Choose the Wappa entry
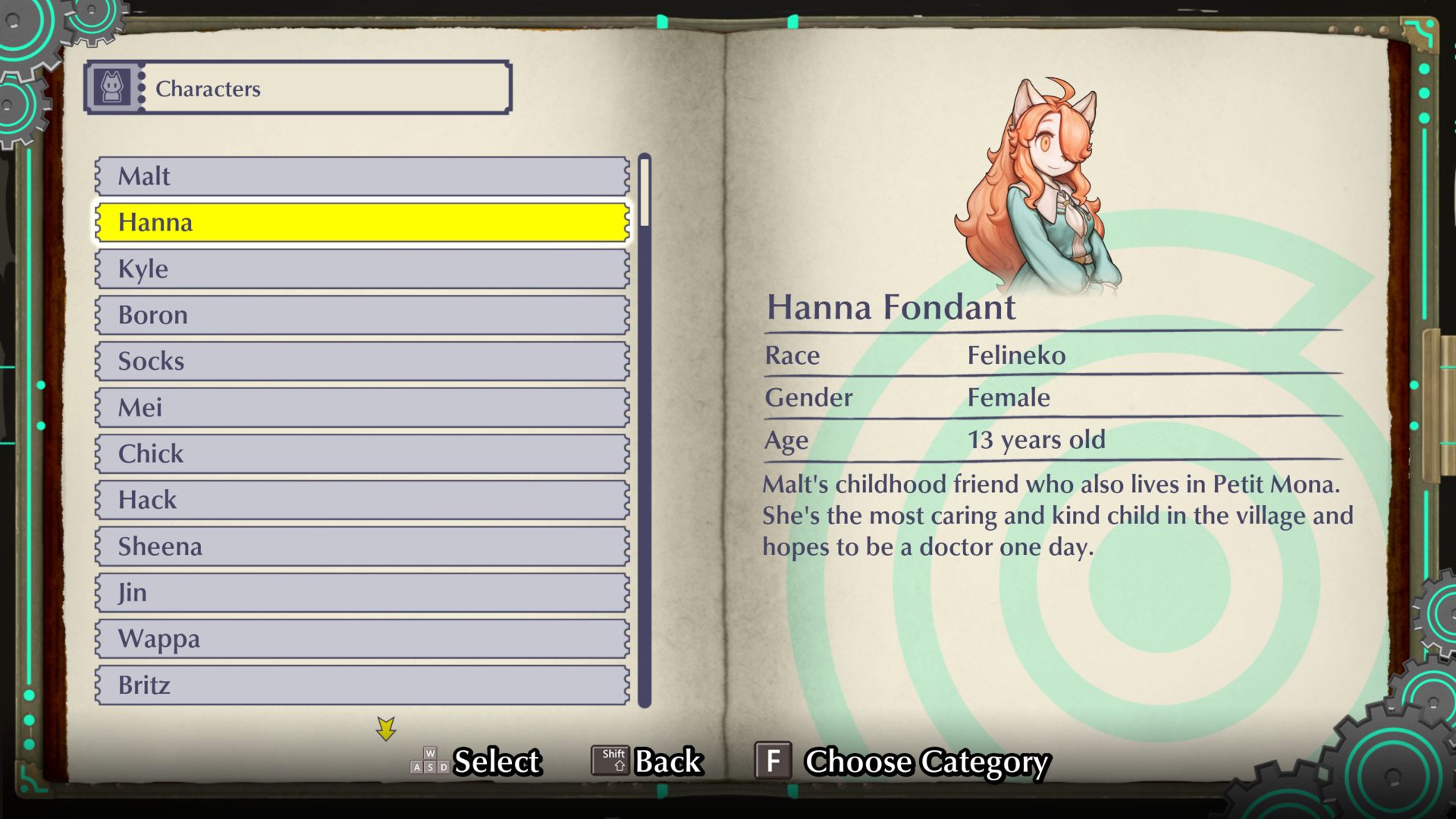This screenshot has height=819, width=1456. click(x=362, y=639)
